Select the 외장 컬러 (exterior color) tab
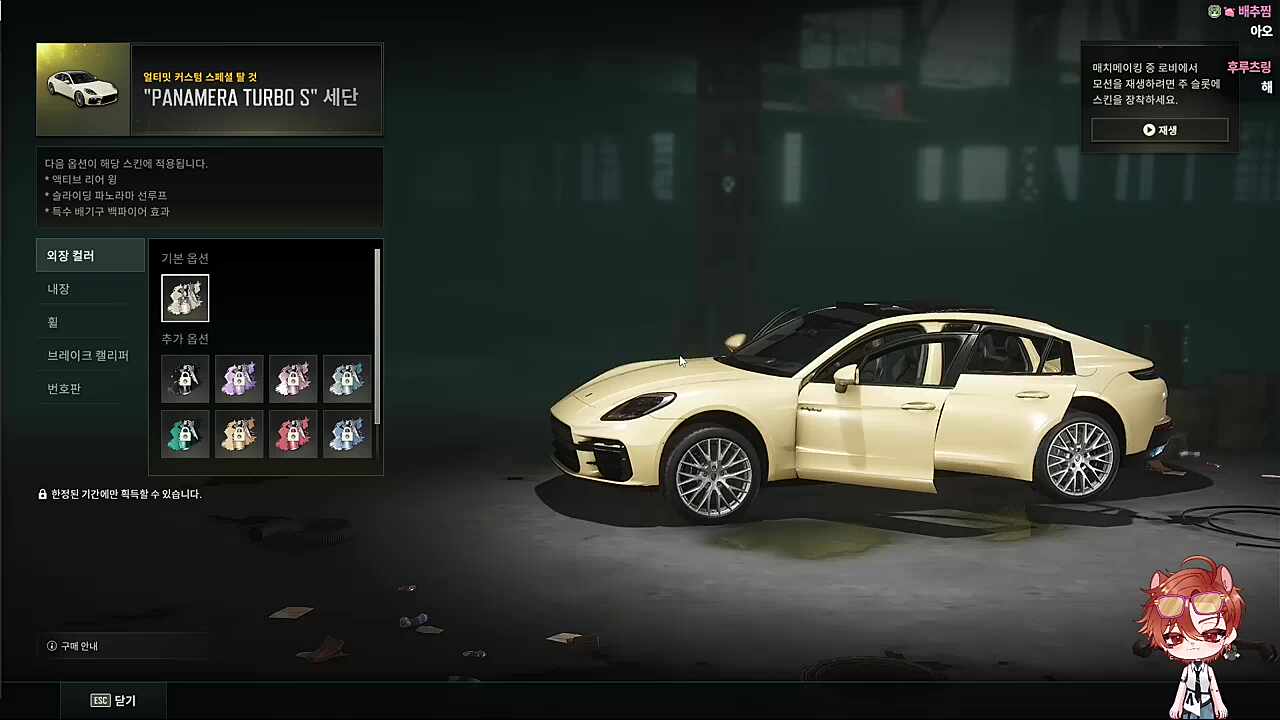The height and width of the screenshot is (720, 1280). pos(90,256)
